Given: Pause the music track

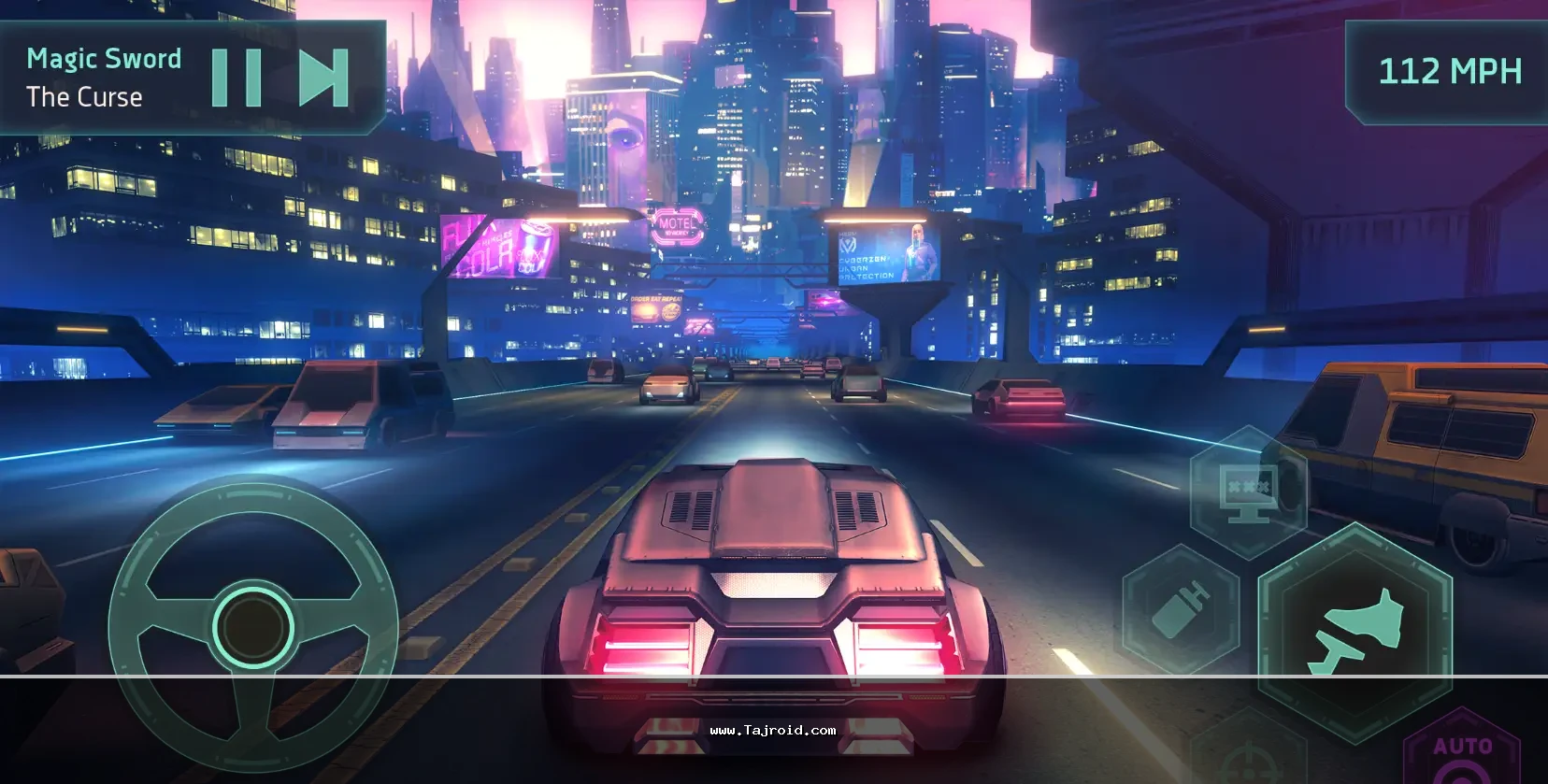Looking at the screenshot, I should tap(236, 78).
